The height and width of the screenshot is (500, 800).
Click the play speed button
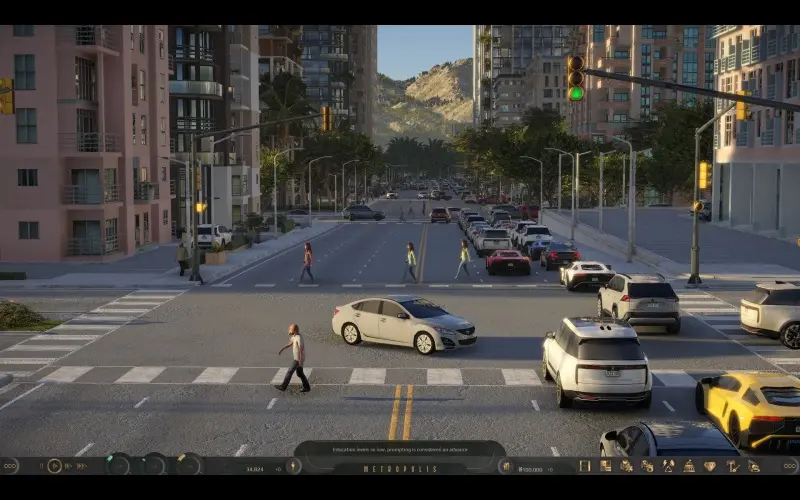click(x=54, y=466)
